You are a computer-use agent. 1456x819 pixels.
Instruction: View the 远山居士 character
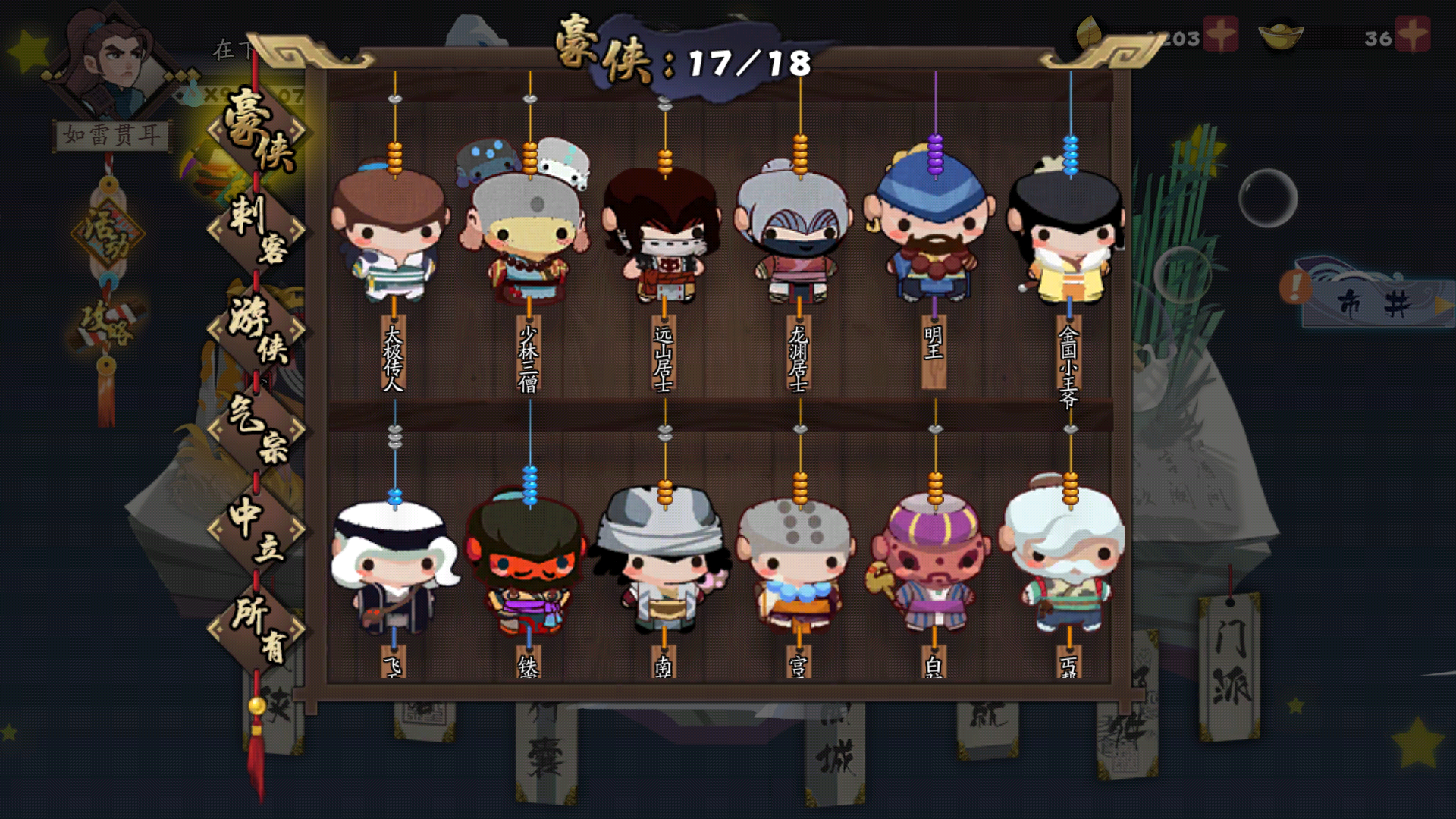click(x=665, y=235)
